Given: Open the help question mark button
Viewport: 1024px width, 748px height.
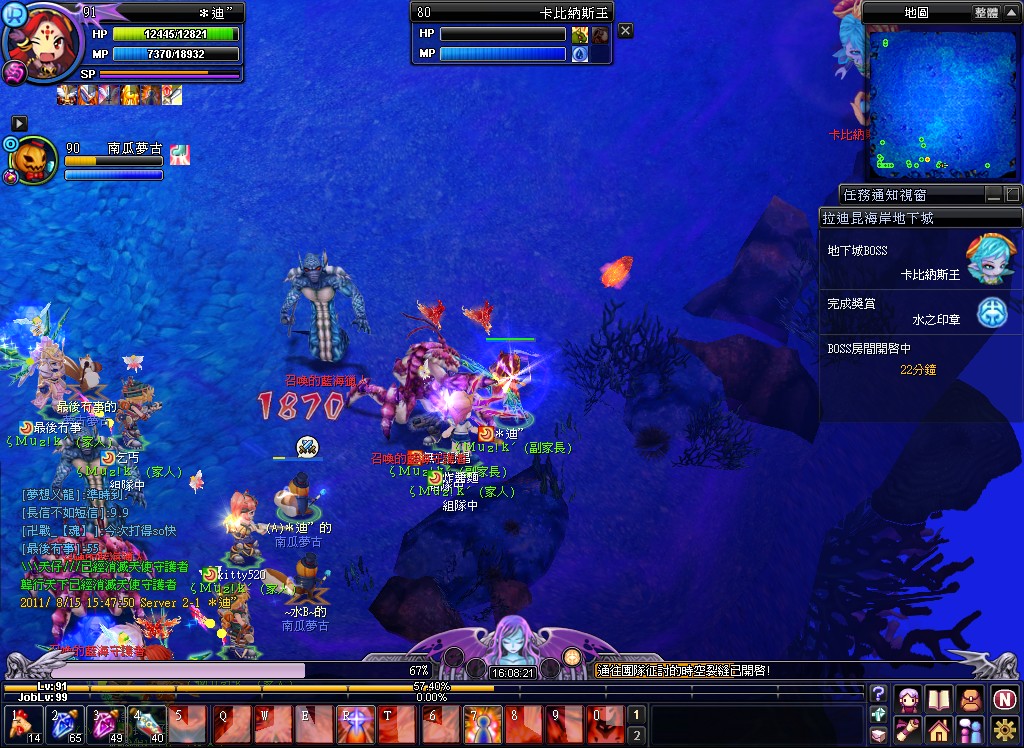Looking at the screenshot, I should [877, 695].
